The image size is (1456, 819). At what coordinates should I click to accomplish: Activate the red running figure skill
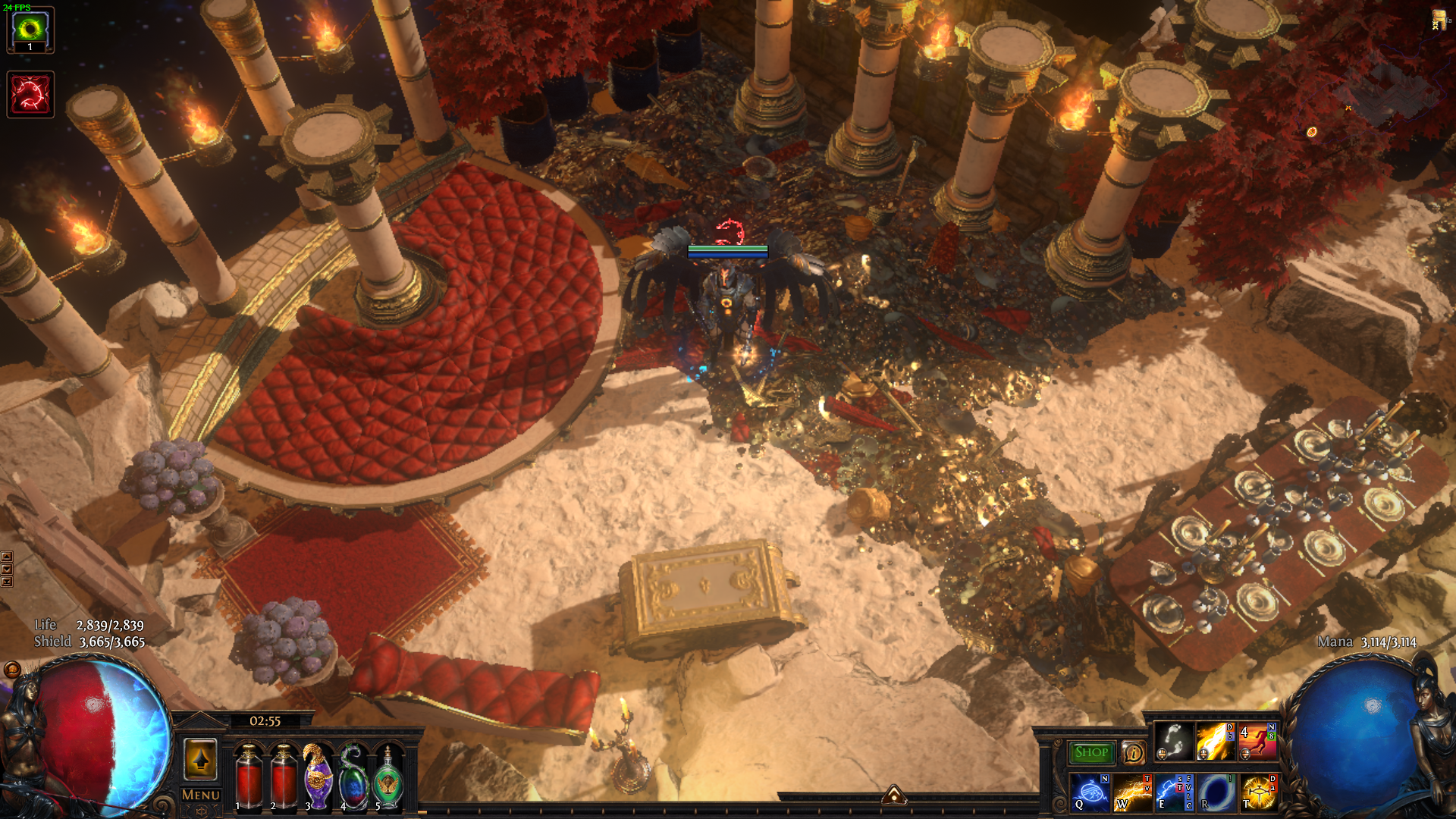(1257, 741)
